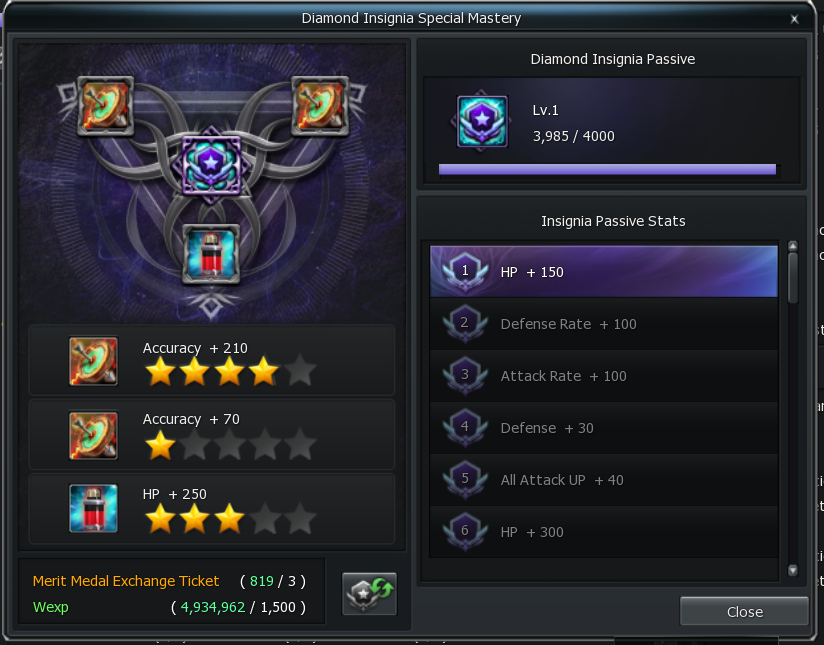Viewport: 824px width, 645px height.
Task: Close the window with the Close button
Action: pyautogui.click(x=744, y=611)
